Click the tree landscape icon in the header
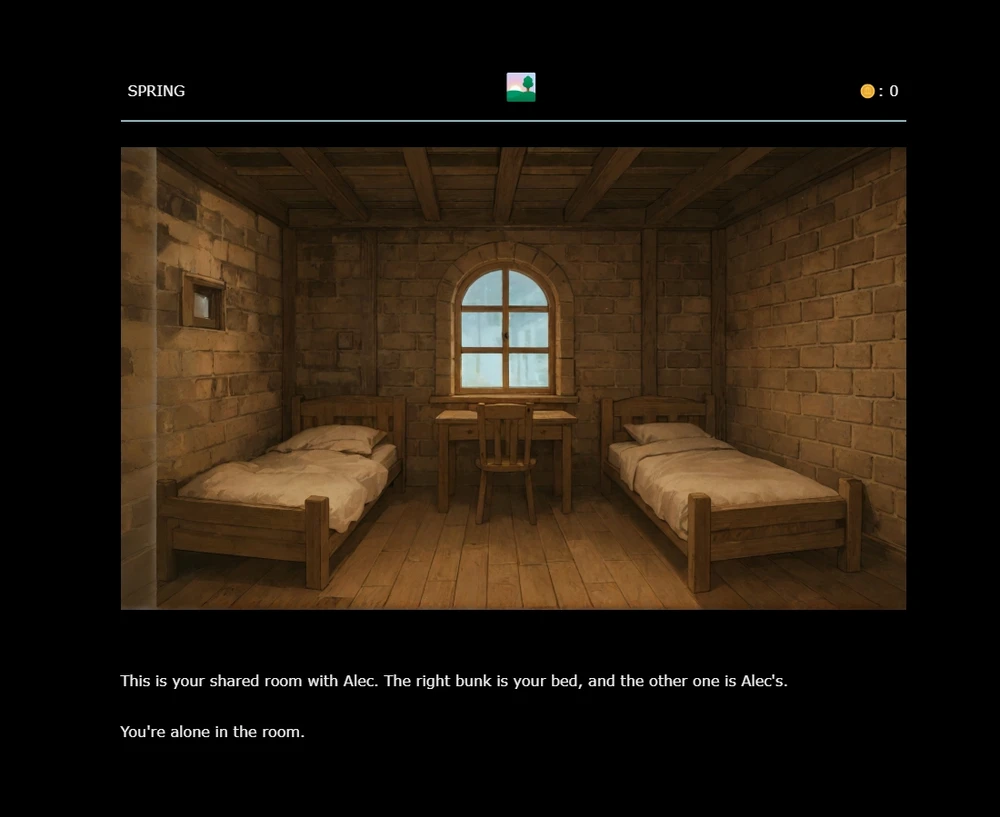1000x817 pixels. coord(521,88)
